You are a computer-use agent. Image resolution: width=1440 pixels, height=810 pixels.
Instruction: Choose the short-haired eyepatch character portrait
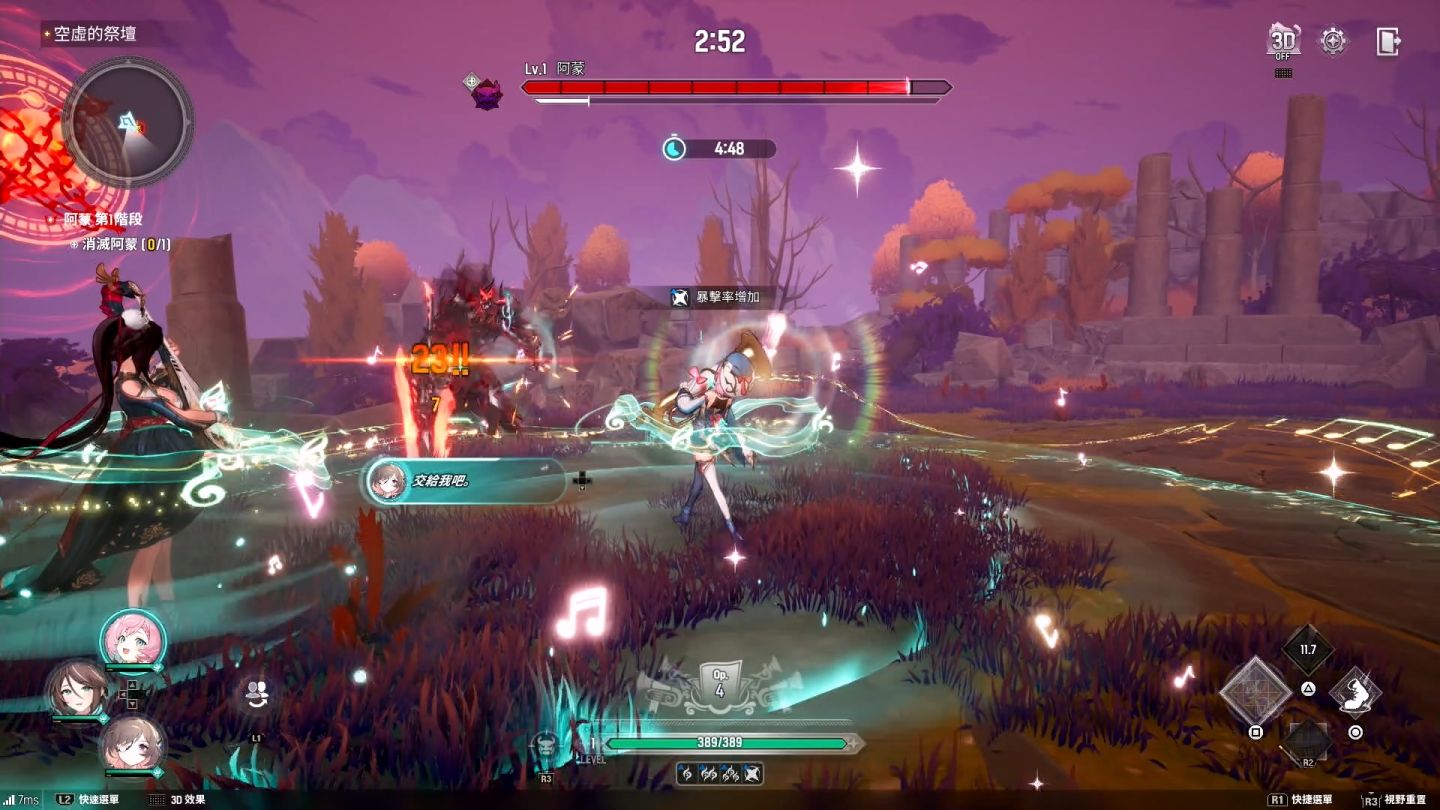click(132, 743)
